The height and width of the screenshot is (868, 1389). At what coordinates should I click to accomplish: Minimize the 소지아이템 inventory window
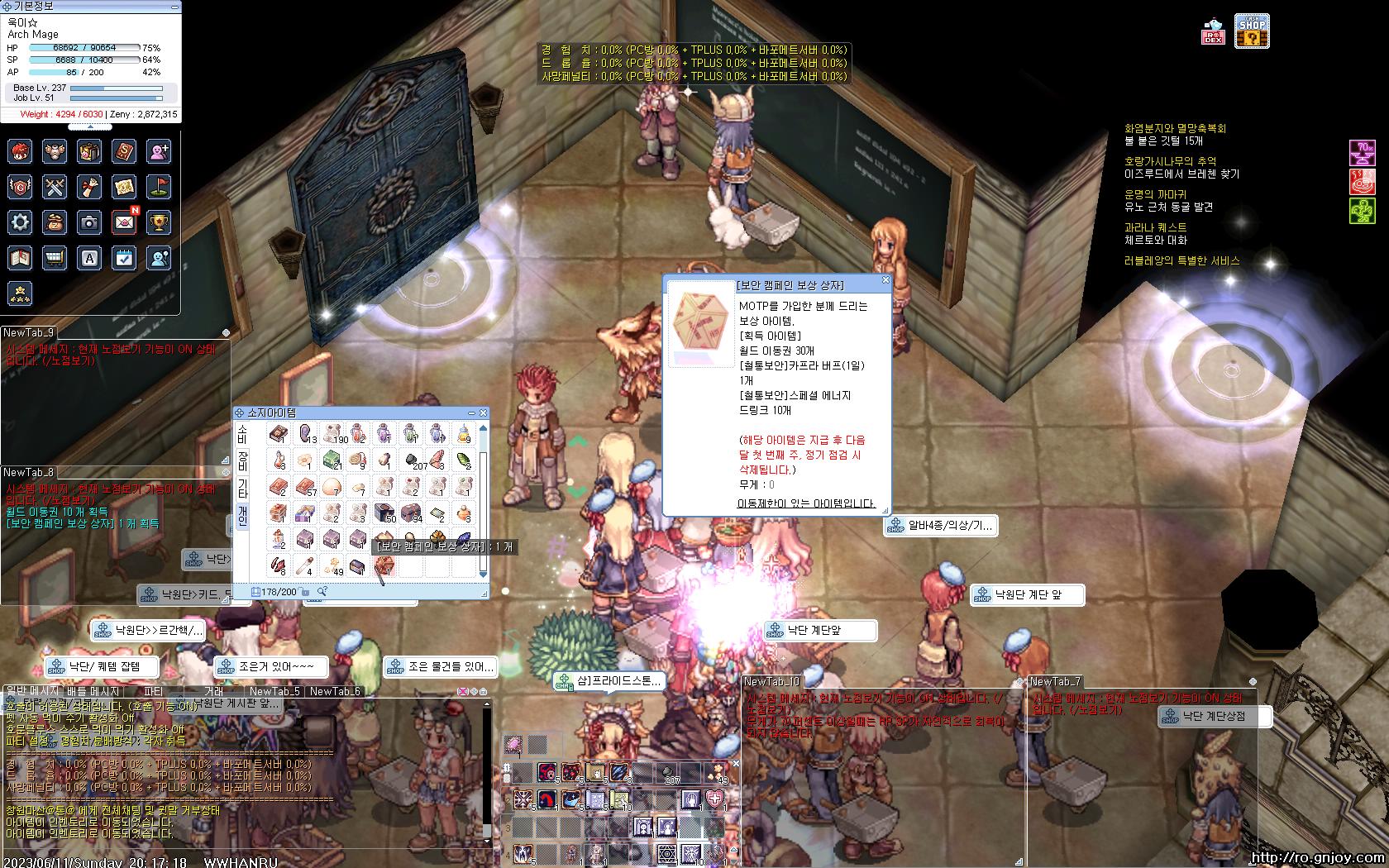tap(472, 413)
